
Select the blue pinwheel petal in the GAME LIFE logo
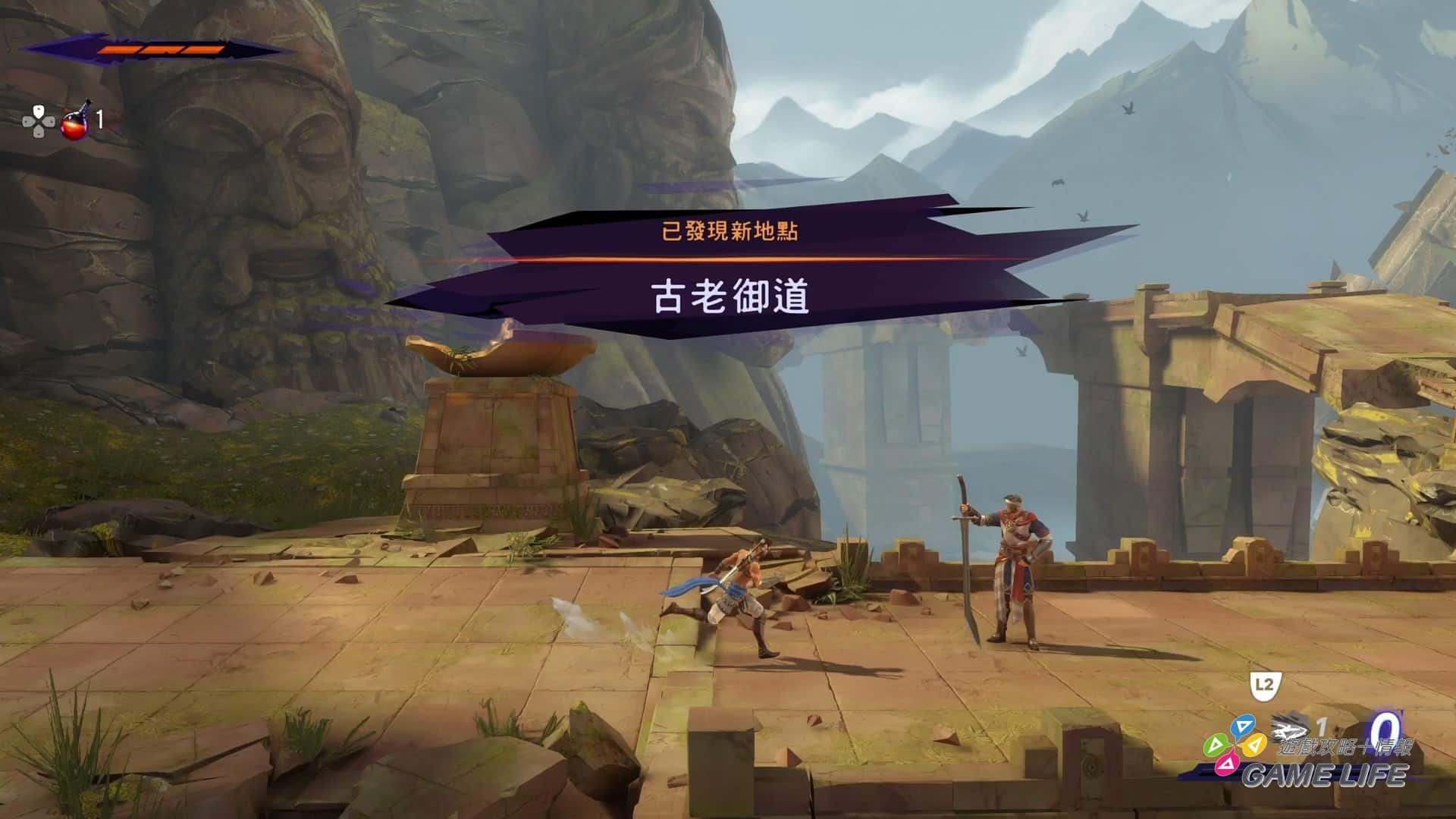[1243, 726]
